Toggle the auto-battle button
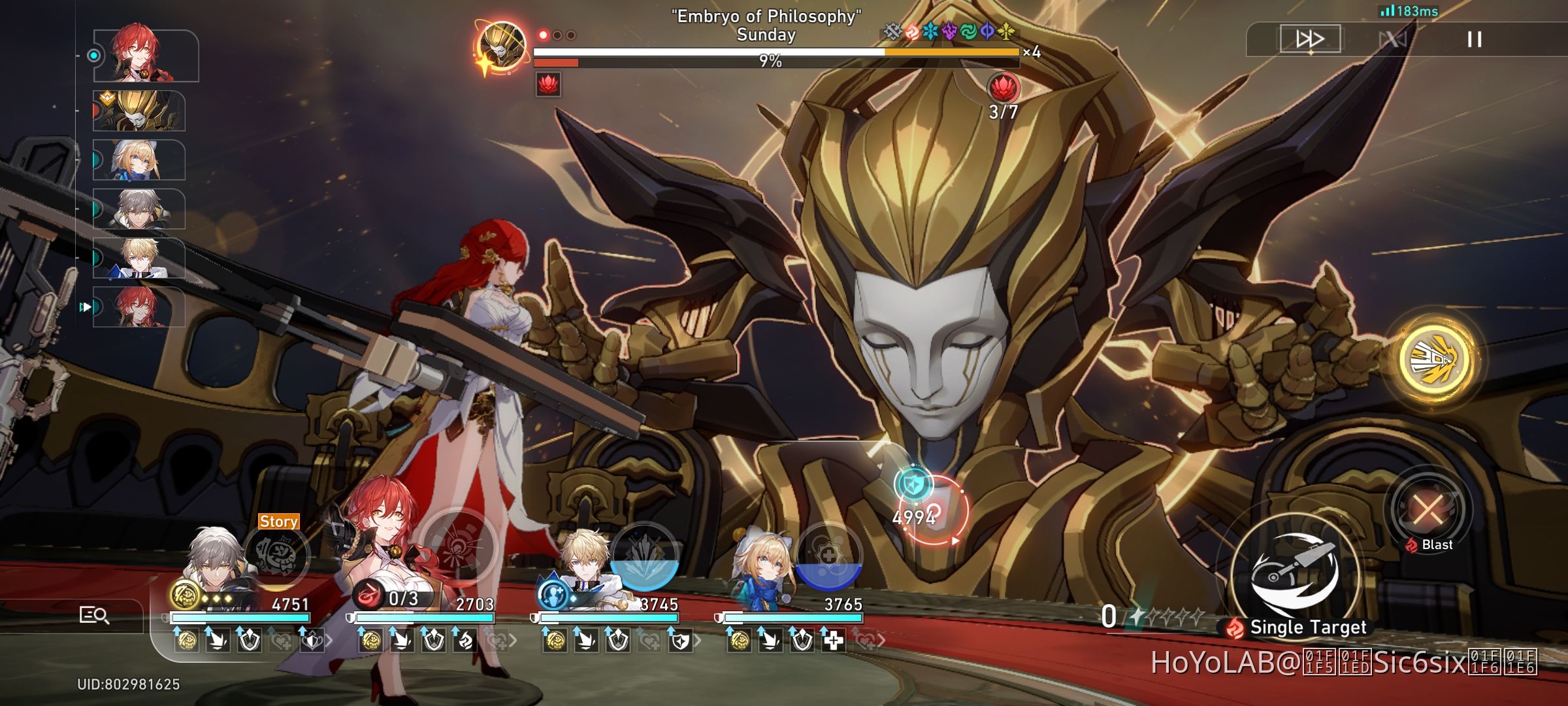Screen dimensions: 1568x706 pos(1392,39)
